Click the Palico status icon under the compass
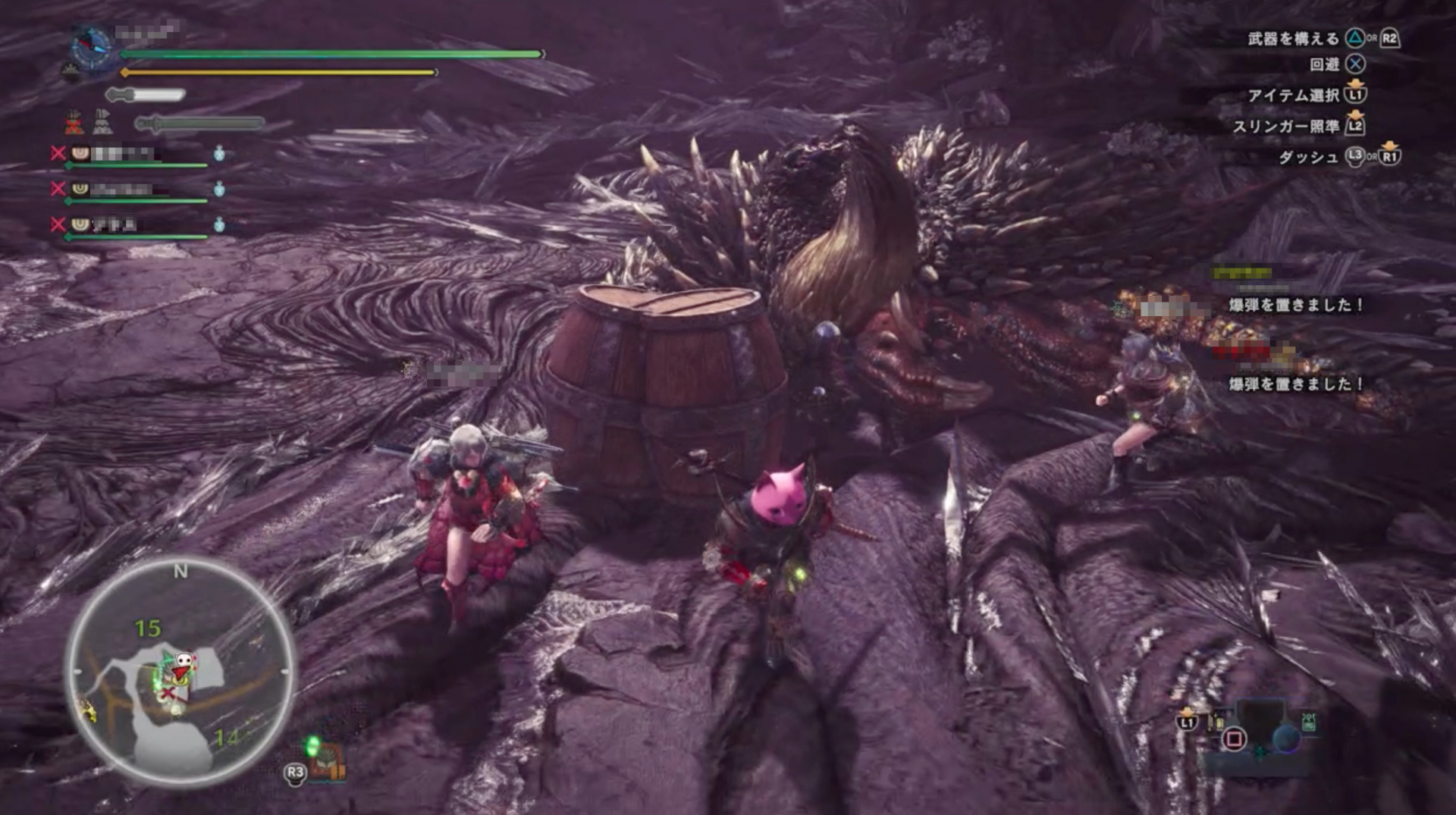Viewport: 1456px width, 815px height. click(71, 67)
